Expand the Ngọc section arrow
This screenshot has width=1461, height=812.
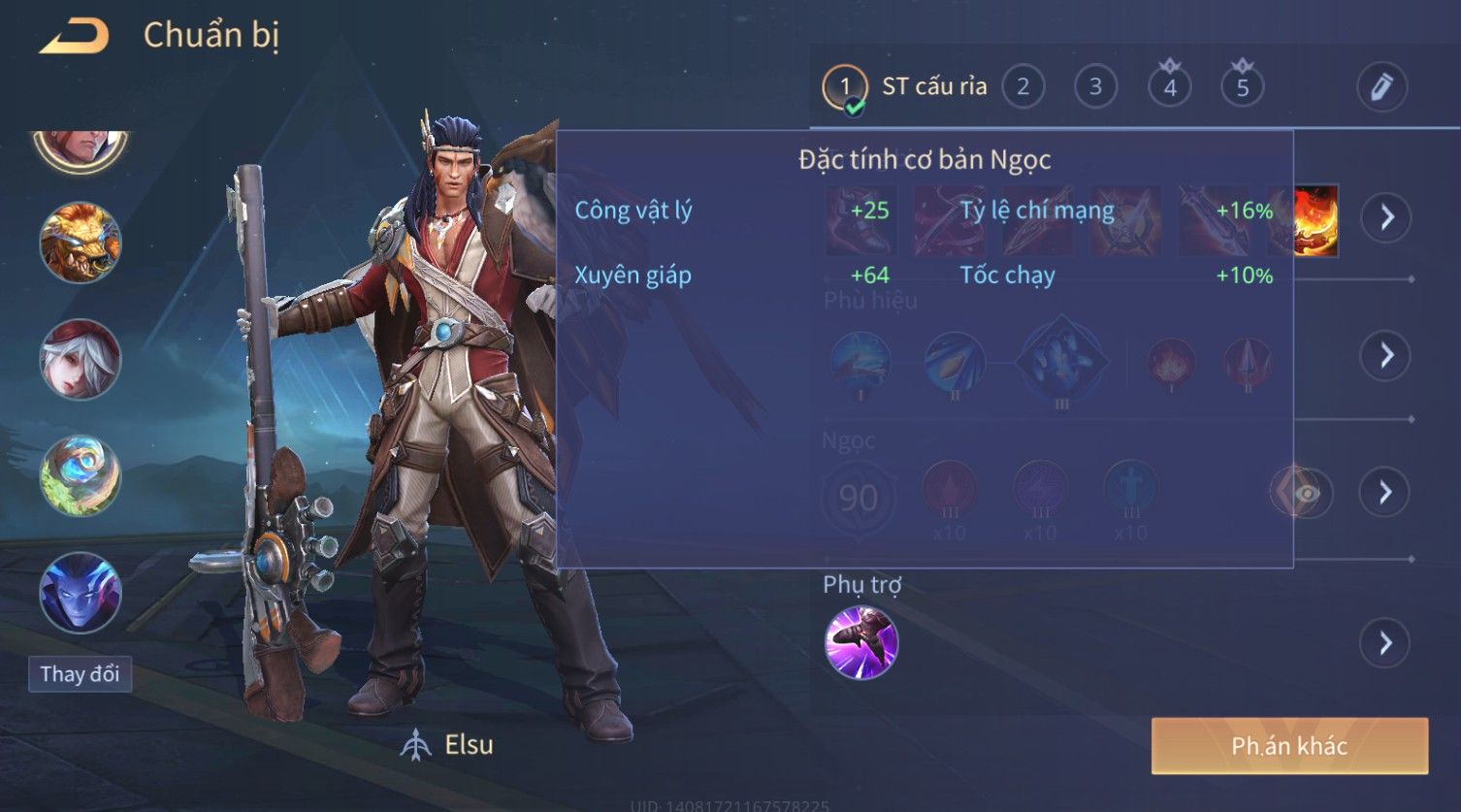point(1385,493)
